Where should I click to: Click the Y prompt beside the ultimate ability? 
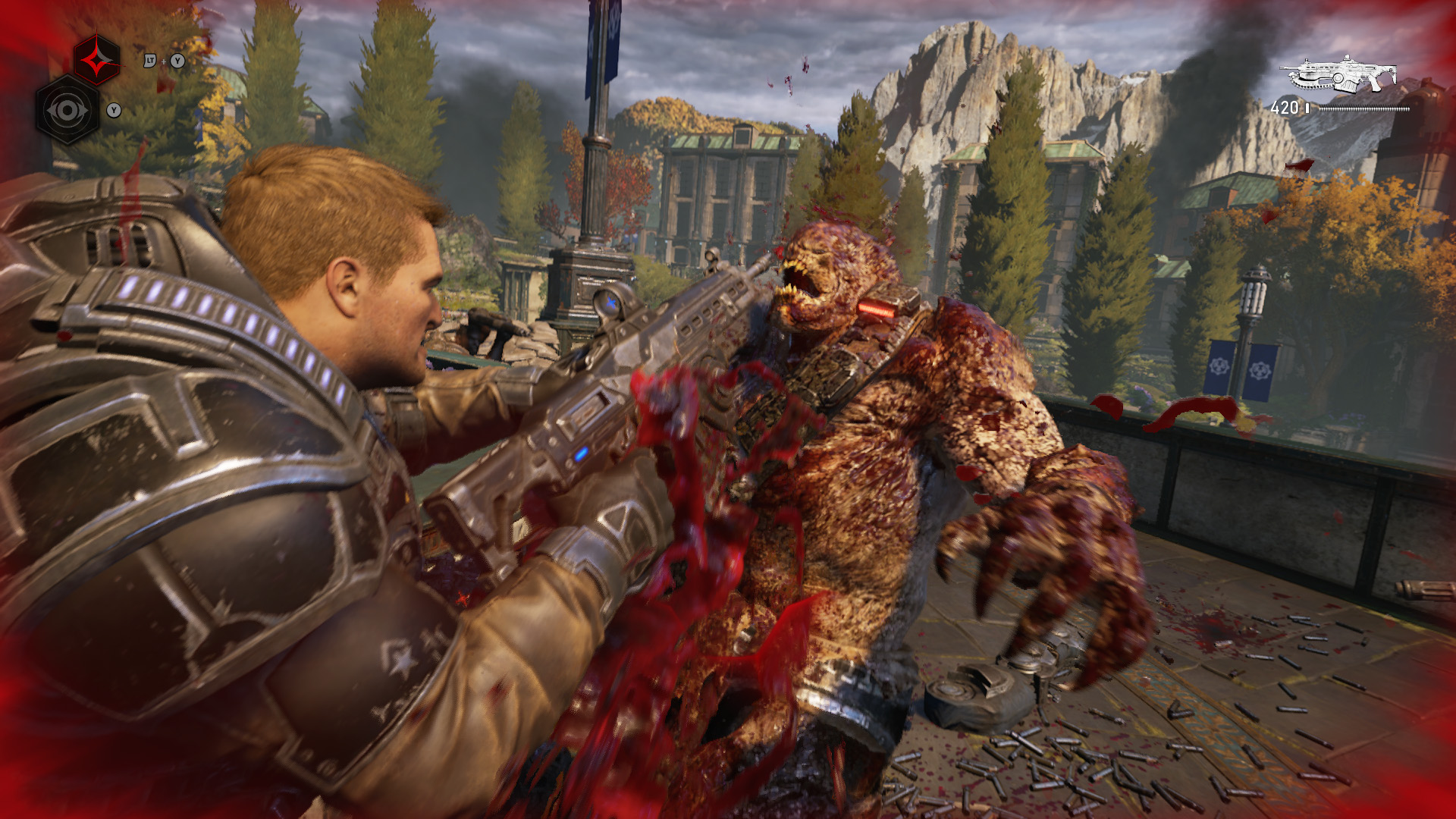pyautogui.click(x=177, y=61)
